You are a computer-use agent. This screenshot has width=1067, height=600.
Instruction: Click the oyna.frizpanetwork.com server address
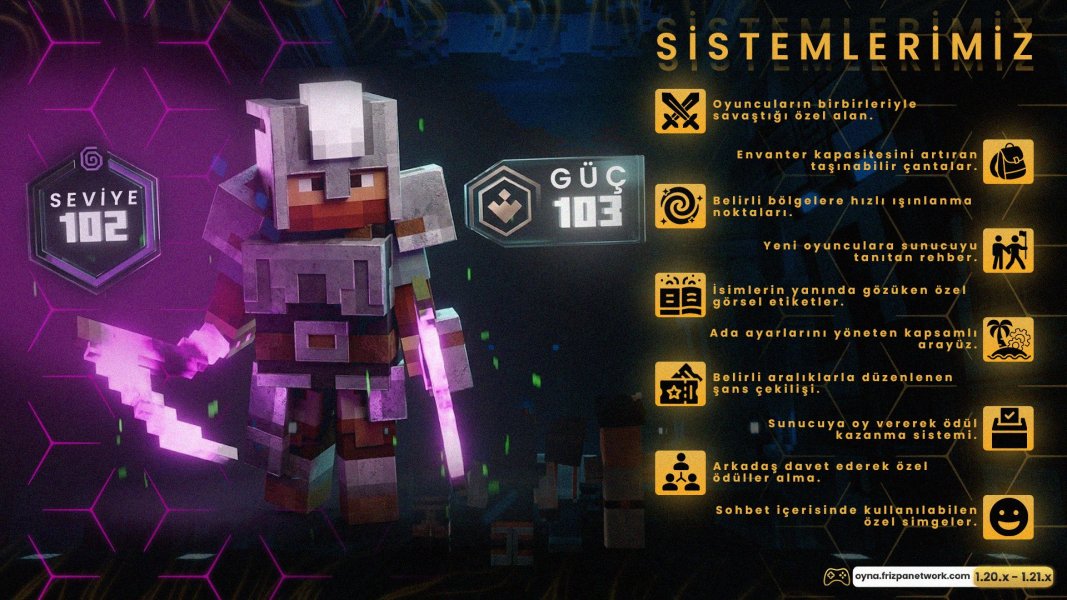911,577
